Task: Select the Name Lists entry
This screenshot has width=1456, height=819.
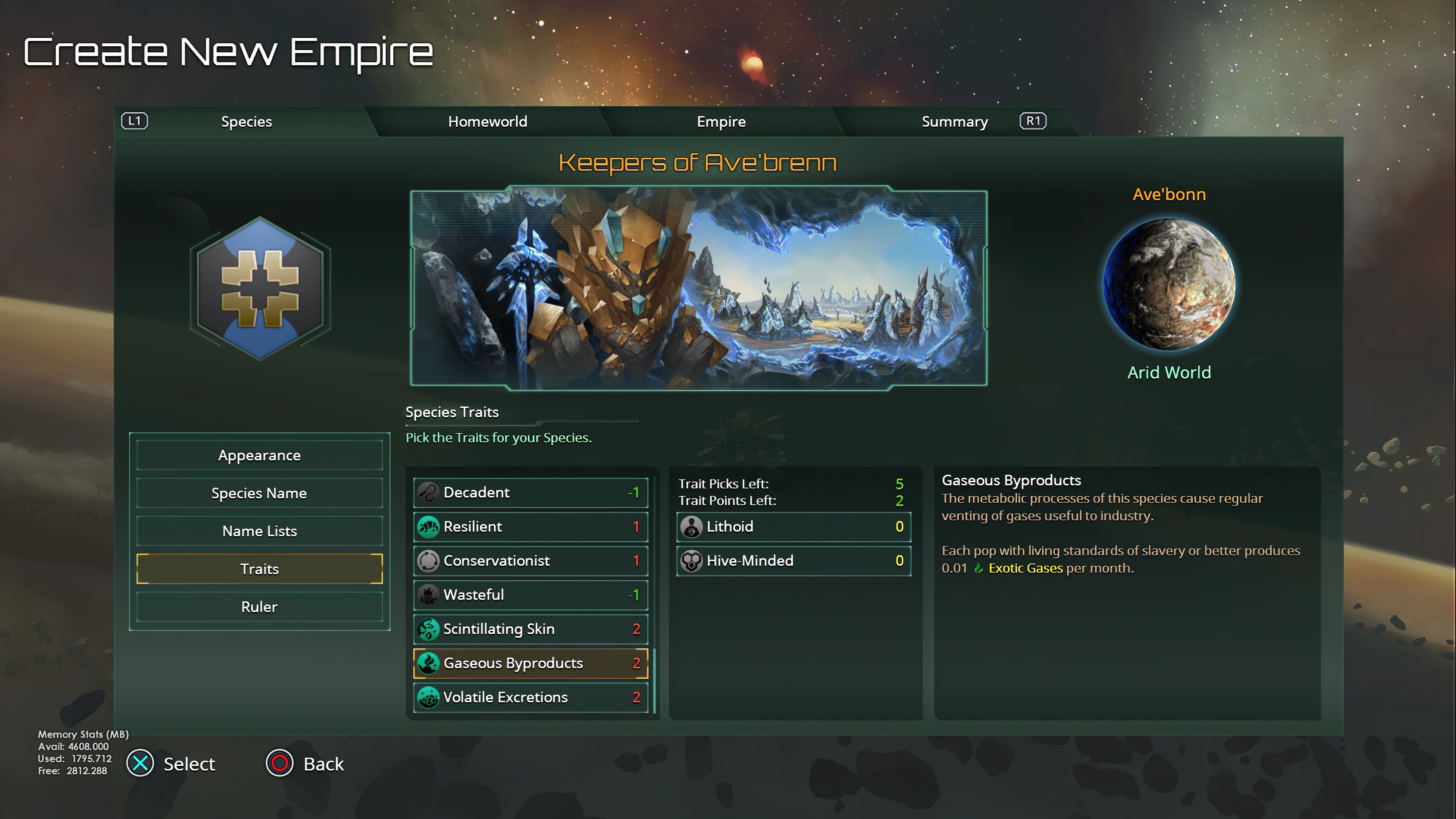Action: pyautogui.click(x=259, y=531)
